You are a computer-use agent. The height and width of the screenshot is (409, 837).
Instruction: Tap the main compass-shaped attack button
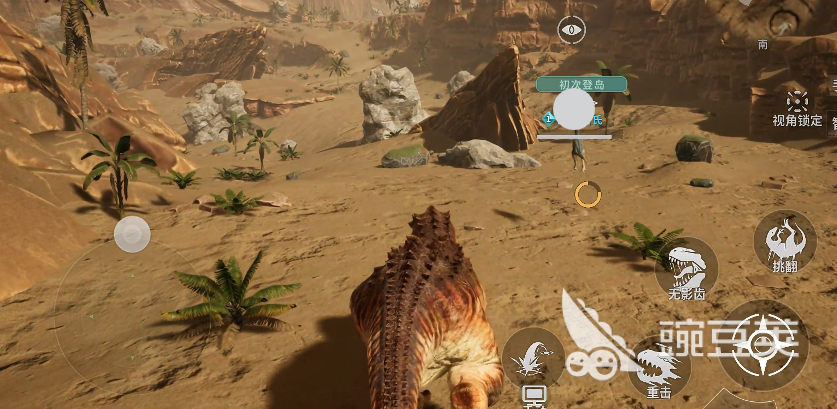(x=765, y=345)
